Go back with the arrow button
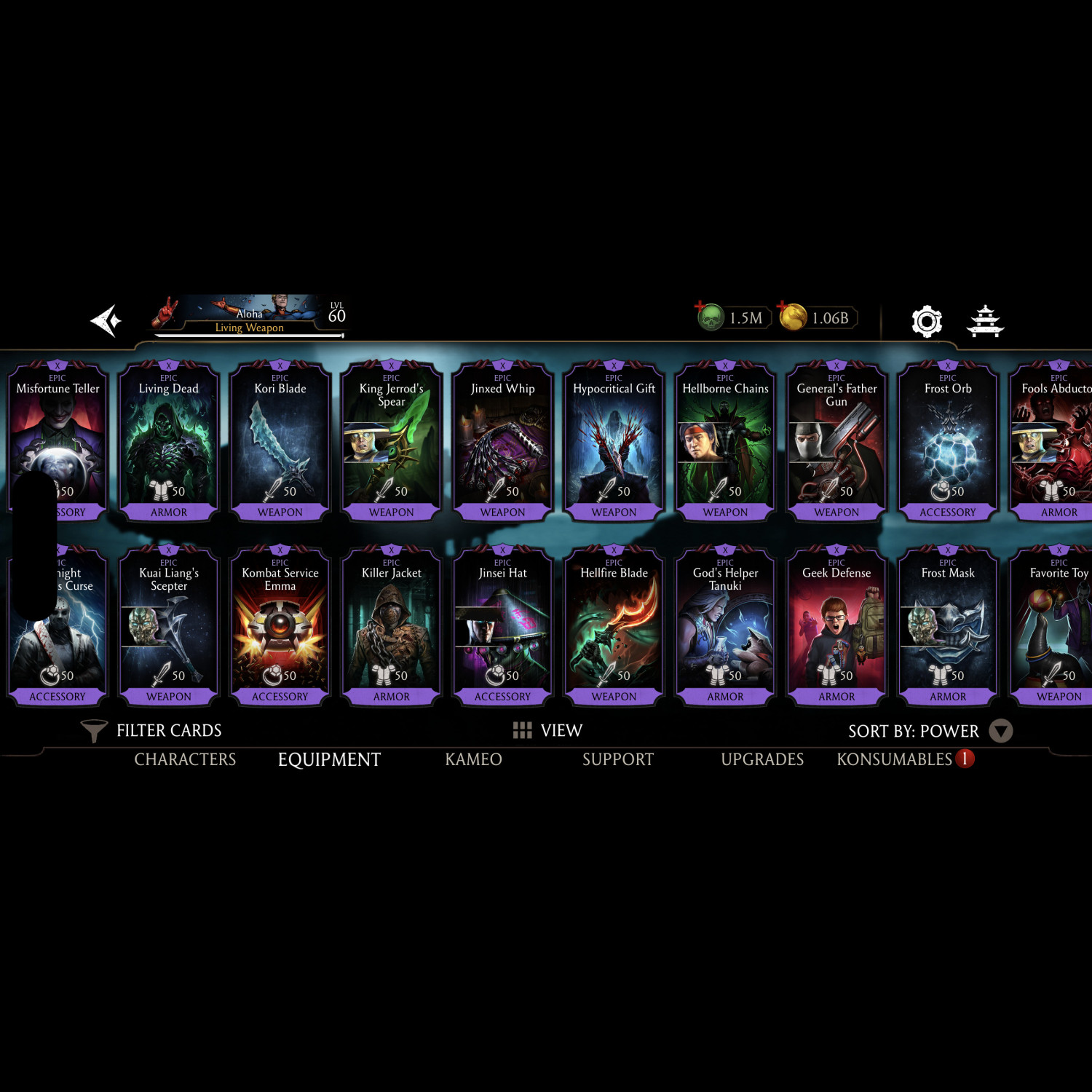Image resolution: width=1092 pixels, height=1092 pixels. (106, 321)
